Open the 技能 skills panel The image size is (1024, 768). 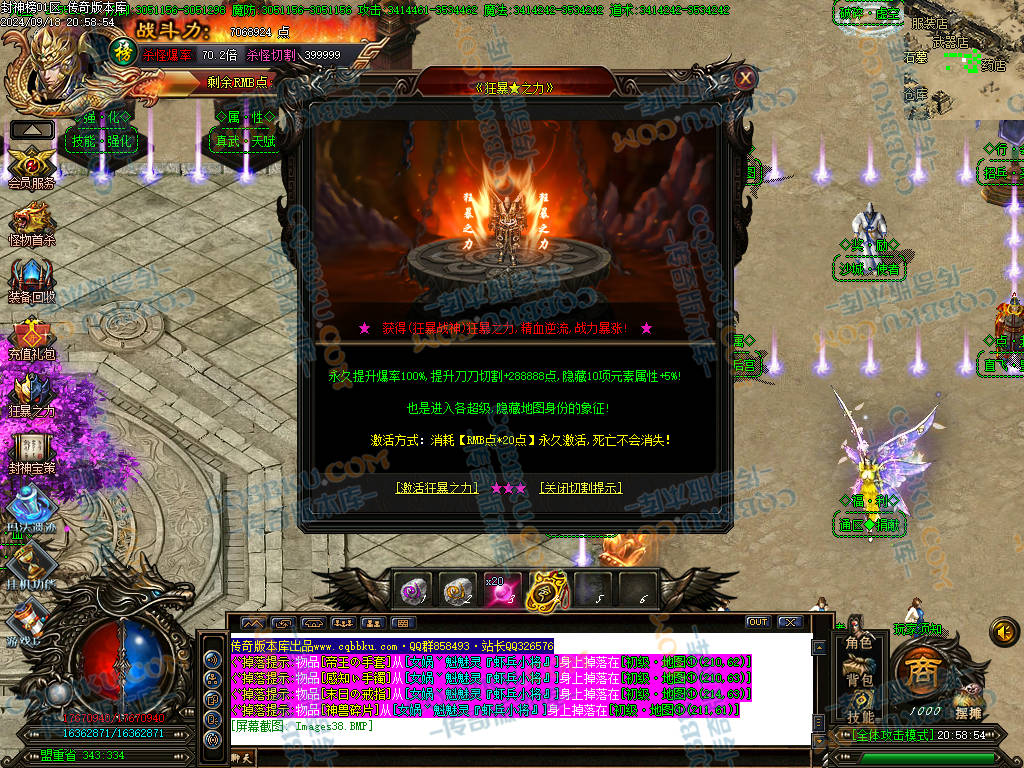click(859, 716)
